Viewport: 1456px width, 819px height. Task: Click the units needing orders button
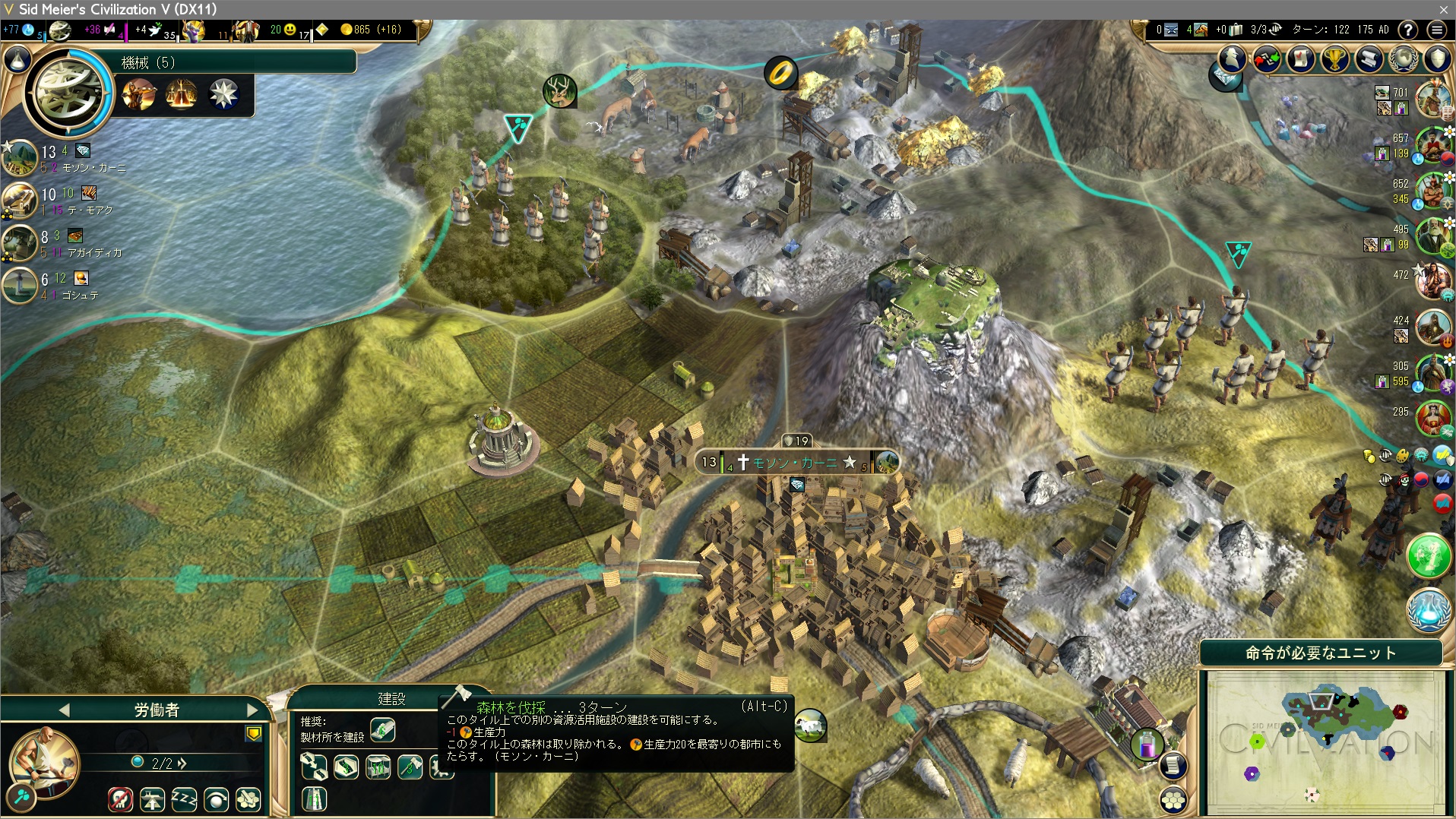1321,653
